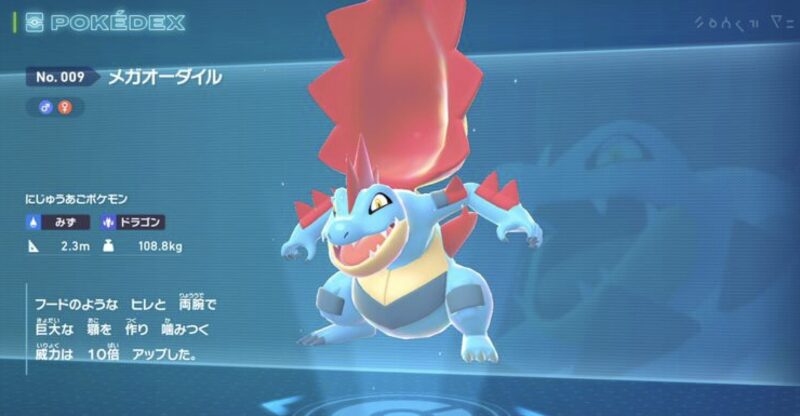Select the blue male gender icon

pos(46,106)
